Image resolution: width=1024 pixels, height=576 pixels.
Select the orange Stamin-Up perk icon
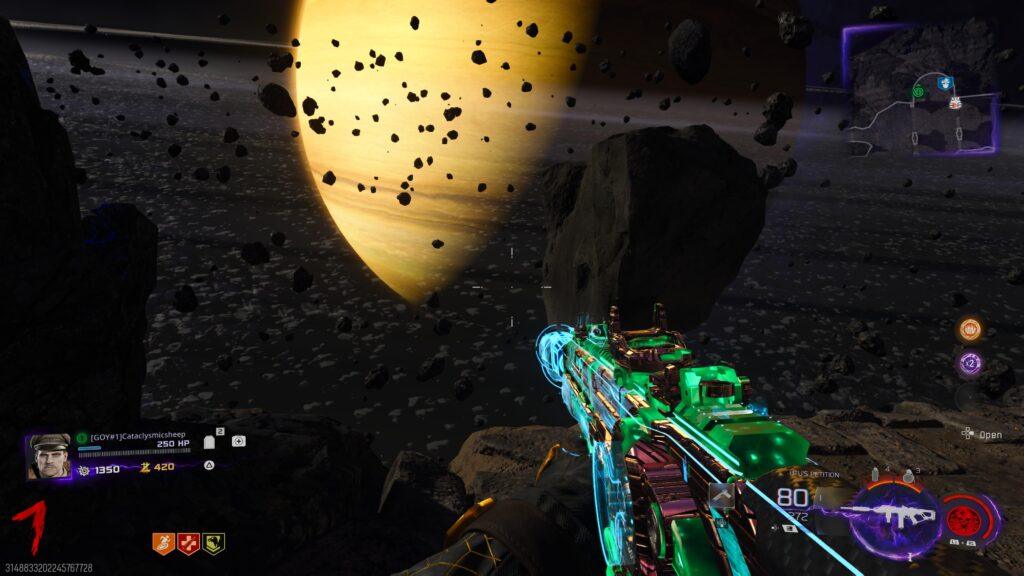click(163, 543)
